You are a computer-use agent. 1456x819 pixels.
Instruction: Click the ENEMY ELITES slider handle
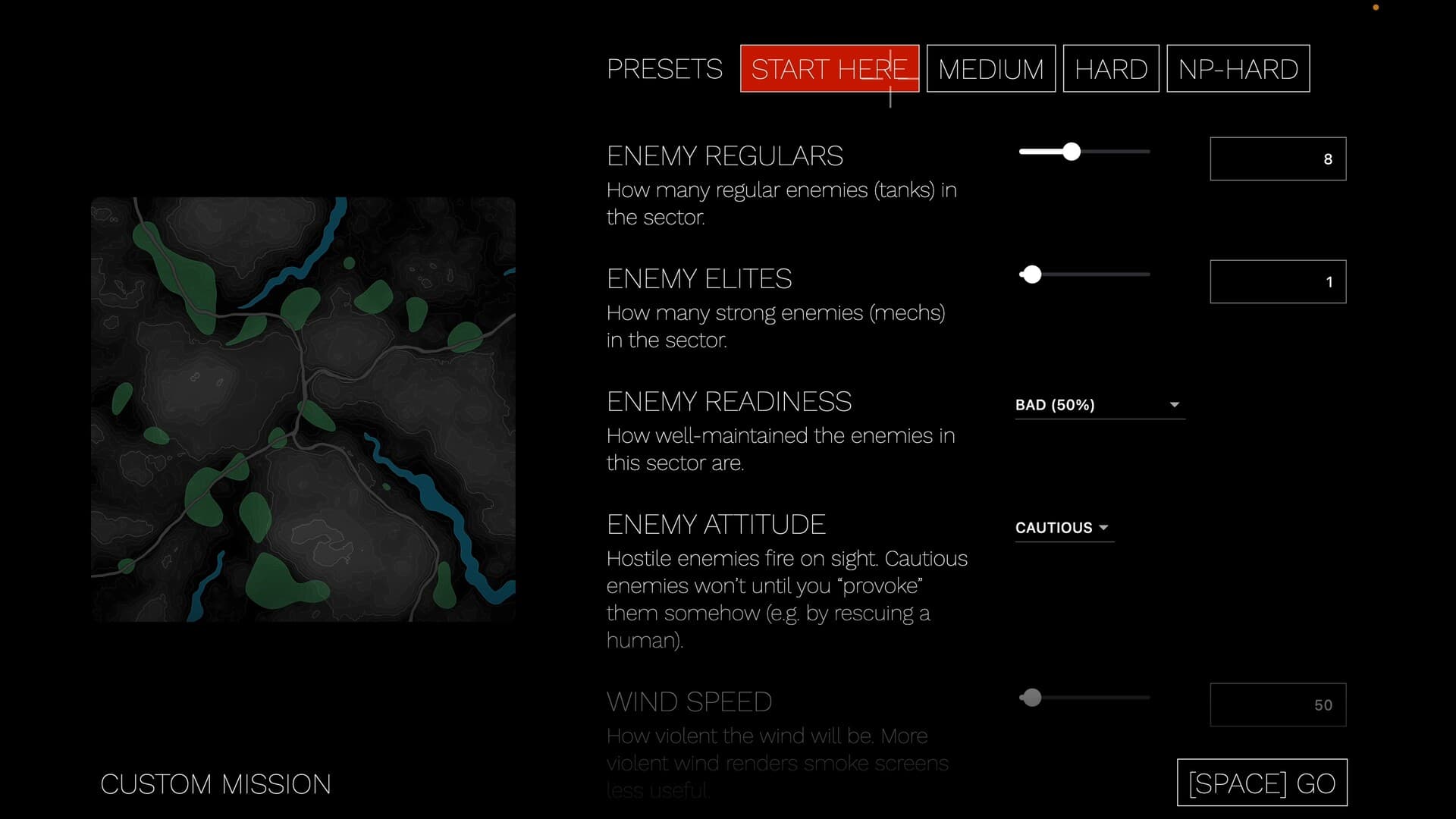point(1031,274)
